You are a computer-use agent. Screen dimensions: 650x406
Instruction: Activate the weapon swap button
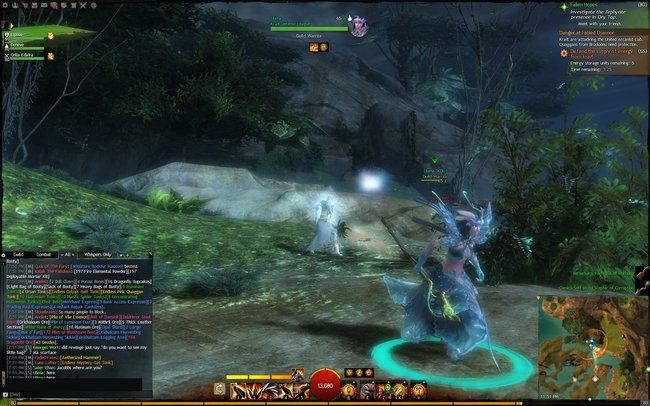click(x=218, y=387)
